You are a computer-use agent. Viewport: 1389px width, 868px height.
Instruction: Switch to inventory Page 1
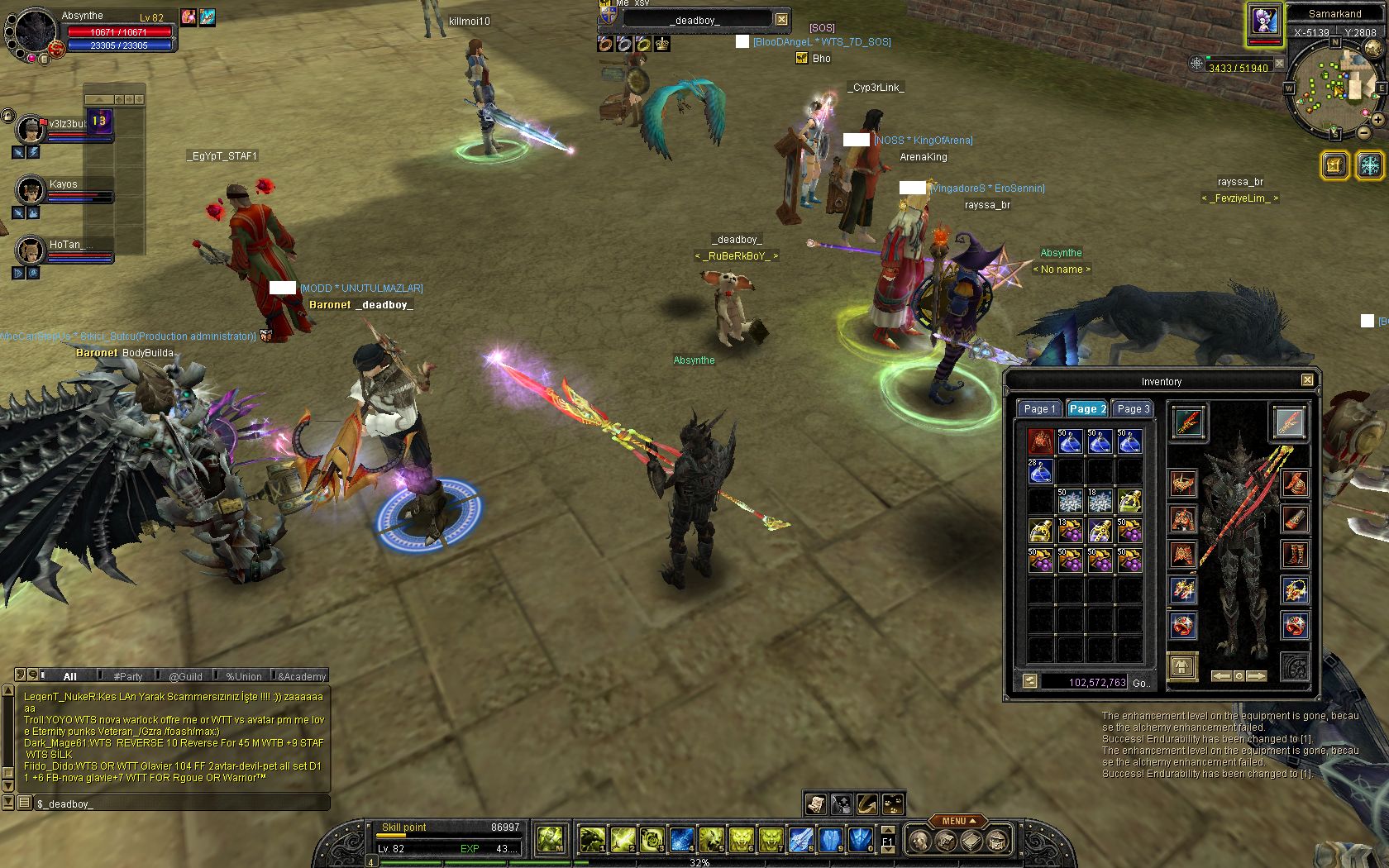(1038, 408)
